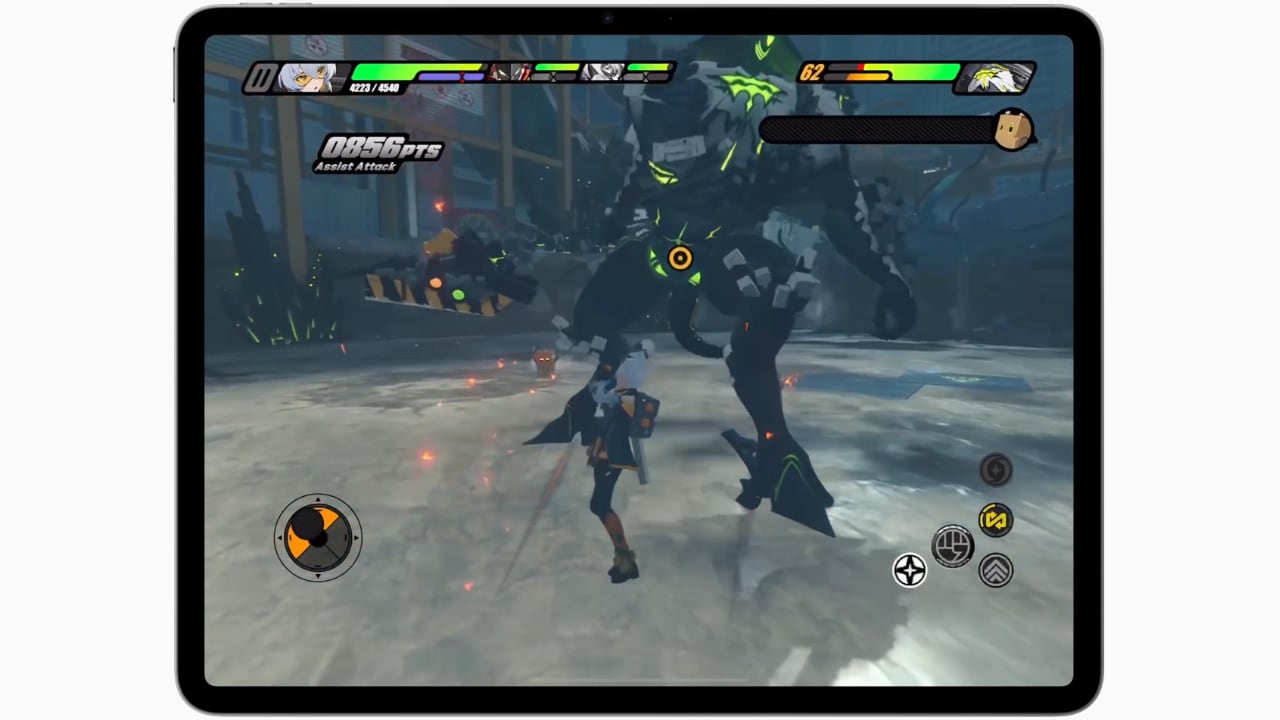Viewport: 1280px width, 720px height.
Task: Tap the dimmed swirl ultimate button
Action: coord(996,469)
